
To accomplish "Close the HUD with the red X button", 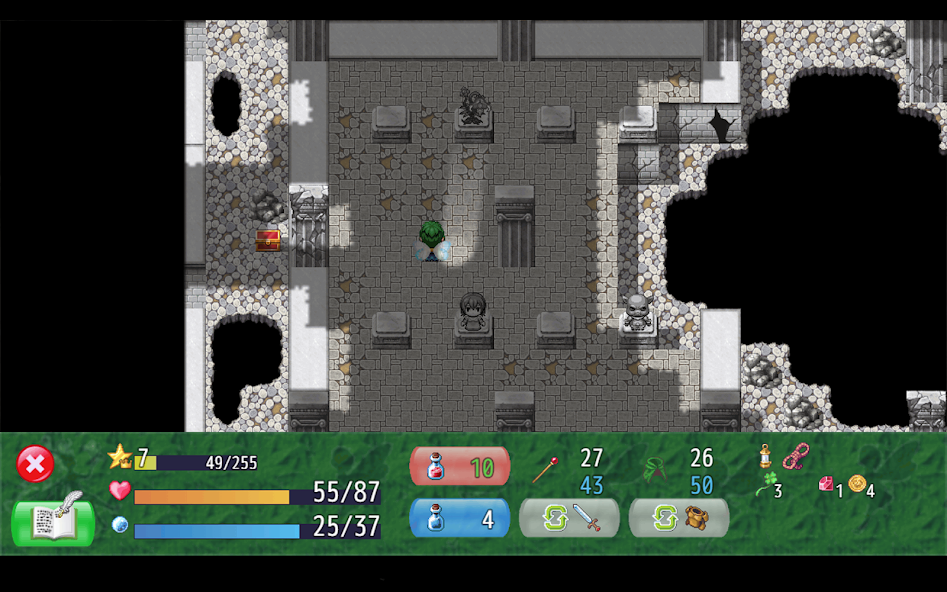I will point(35,464).
